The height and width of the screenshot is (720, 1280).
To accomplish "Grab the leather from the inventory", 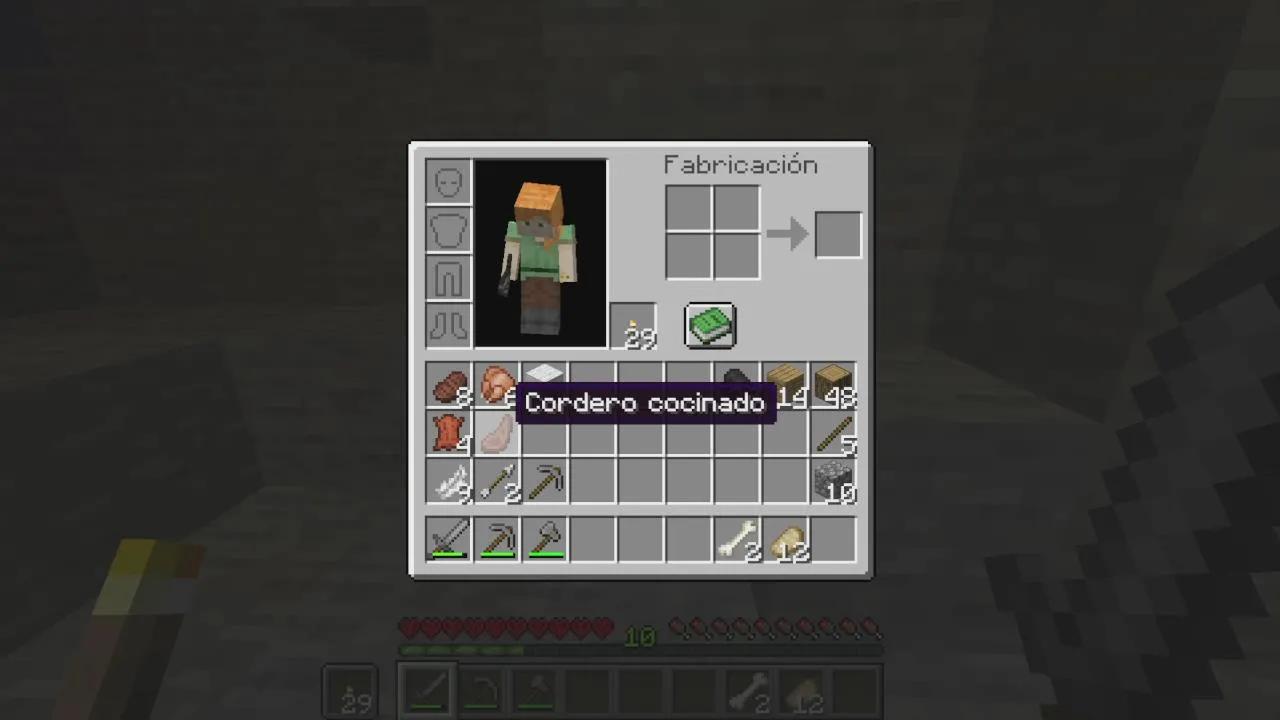I will tap(448, 435).
